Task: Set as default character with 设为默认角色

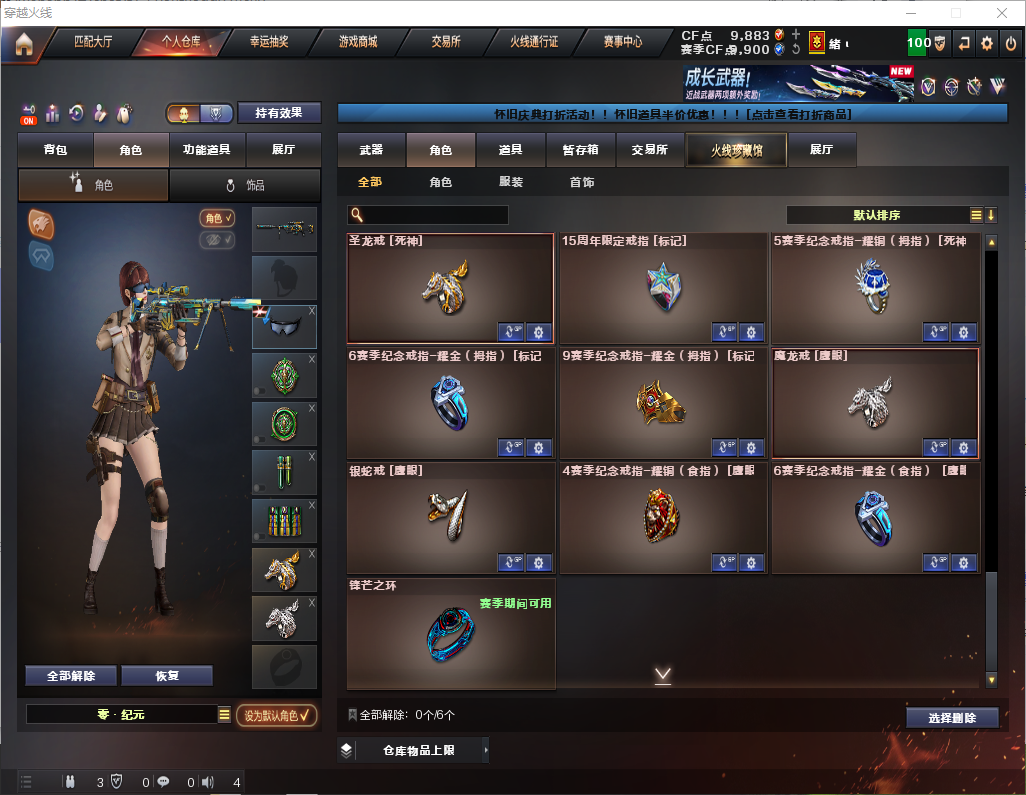Action: [276, 715]
